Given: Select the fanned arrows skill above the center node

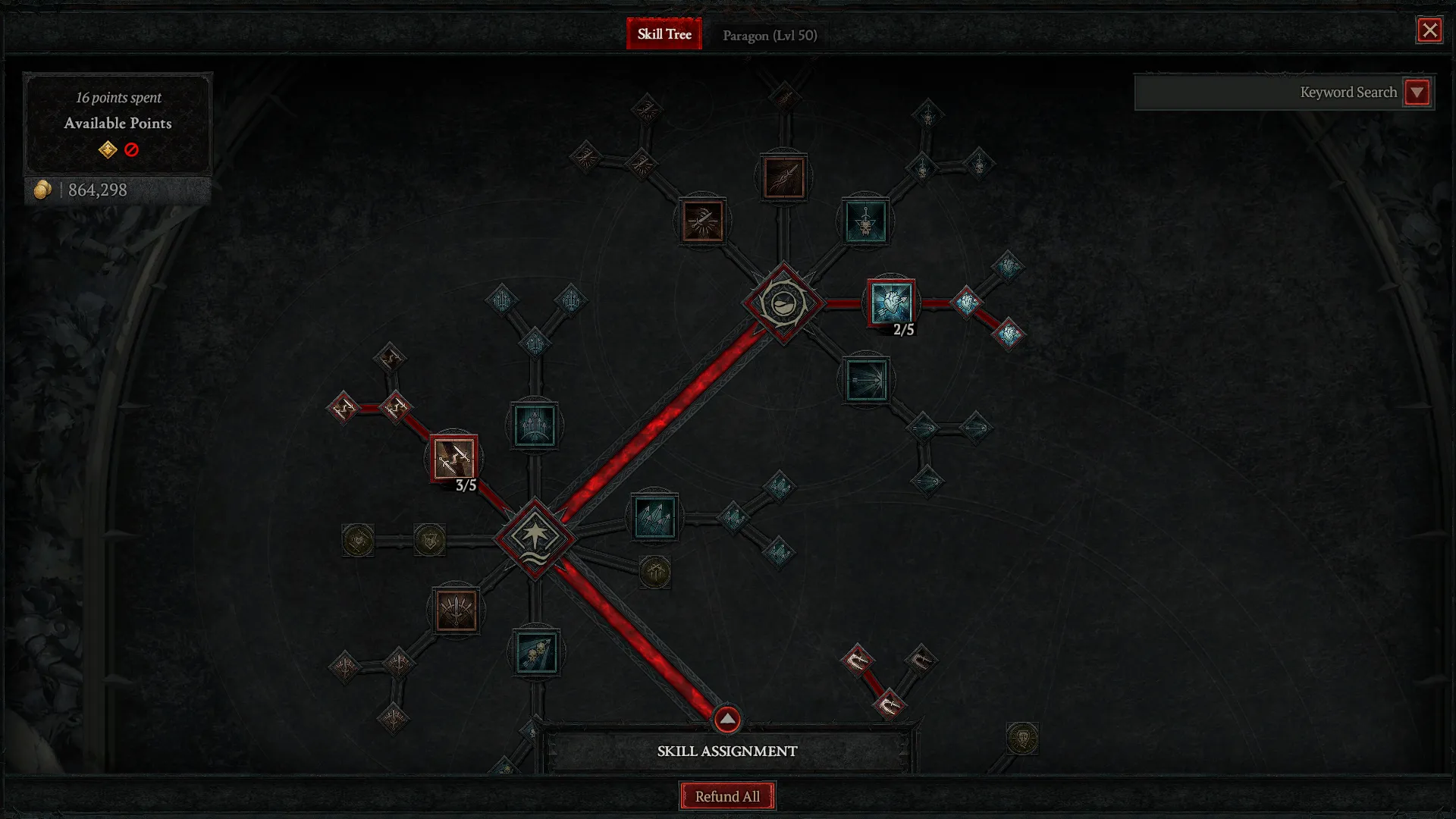Looking at the screenshot, I should (x=535, y=425).
